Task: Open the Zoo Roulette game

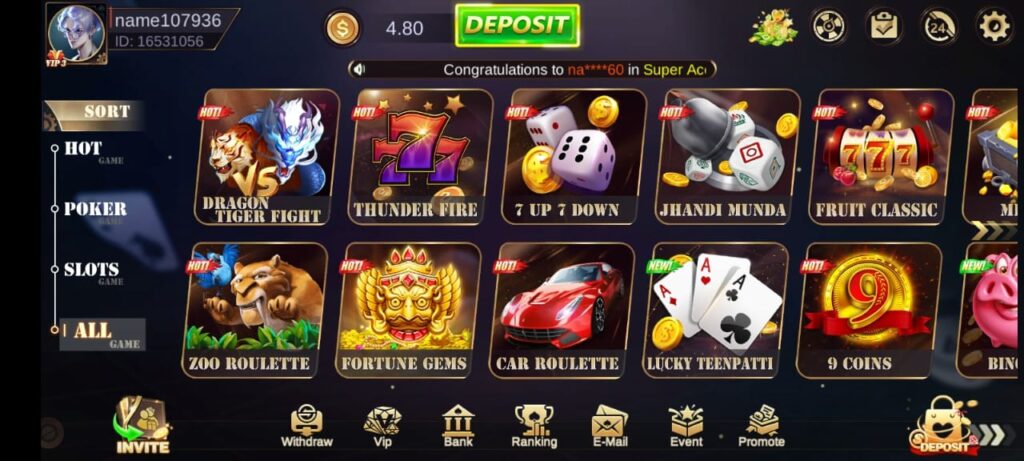Action: [x=255, y=309]
